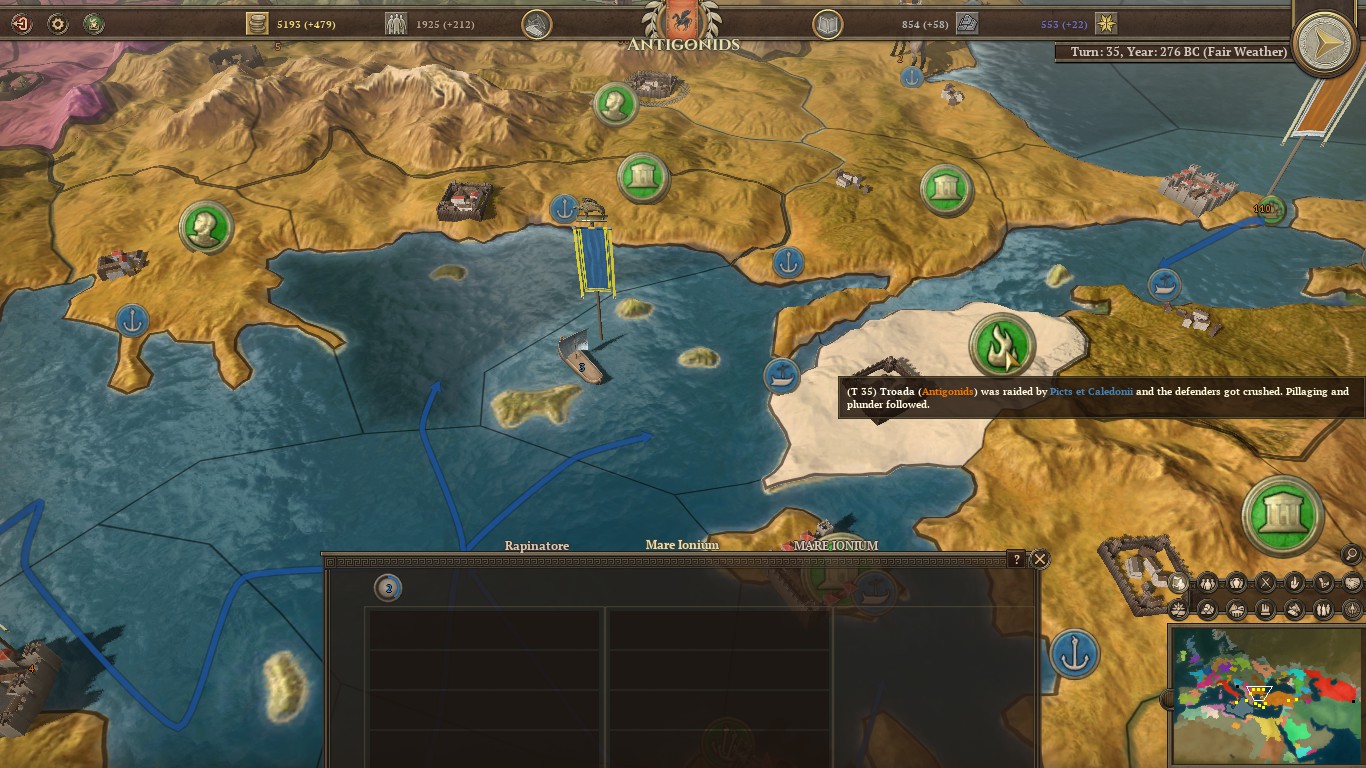Toggle the crossed swords map filter
1366x768 pixels.
click(x=1266, y=582)
